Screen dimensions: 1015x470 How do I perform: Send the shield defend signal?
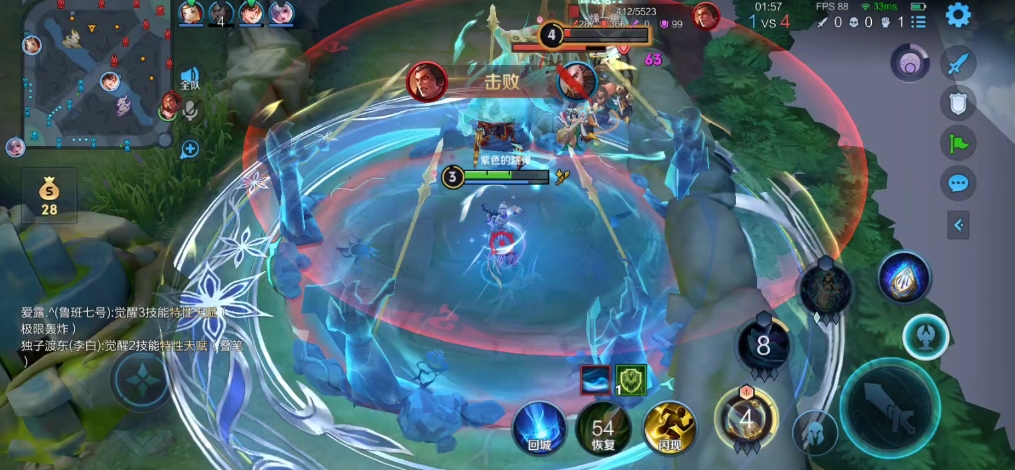pos(958,103)
